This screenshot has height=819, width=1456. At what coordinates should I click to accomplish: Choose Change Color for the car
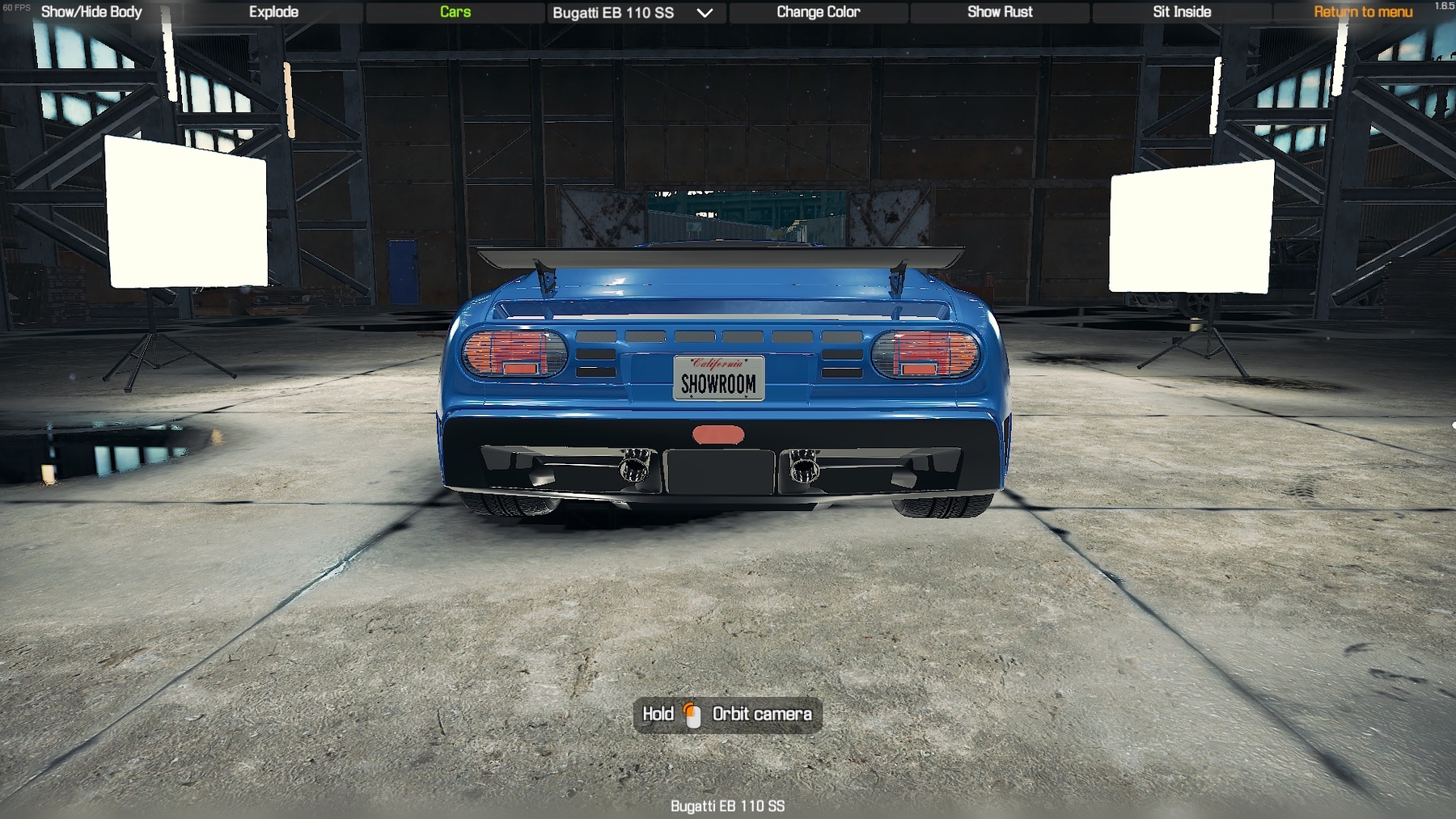(x=818, y=12)
